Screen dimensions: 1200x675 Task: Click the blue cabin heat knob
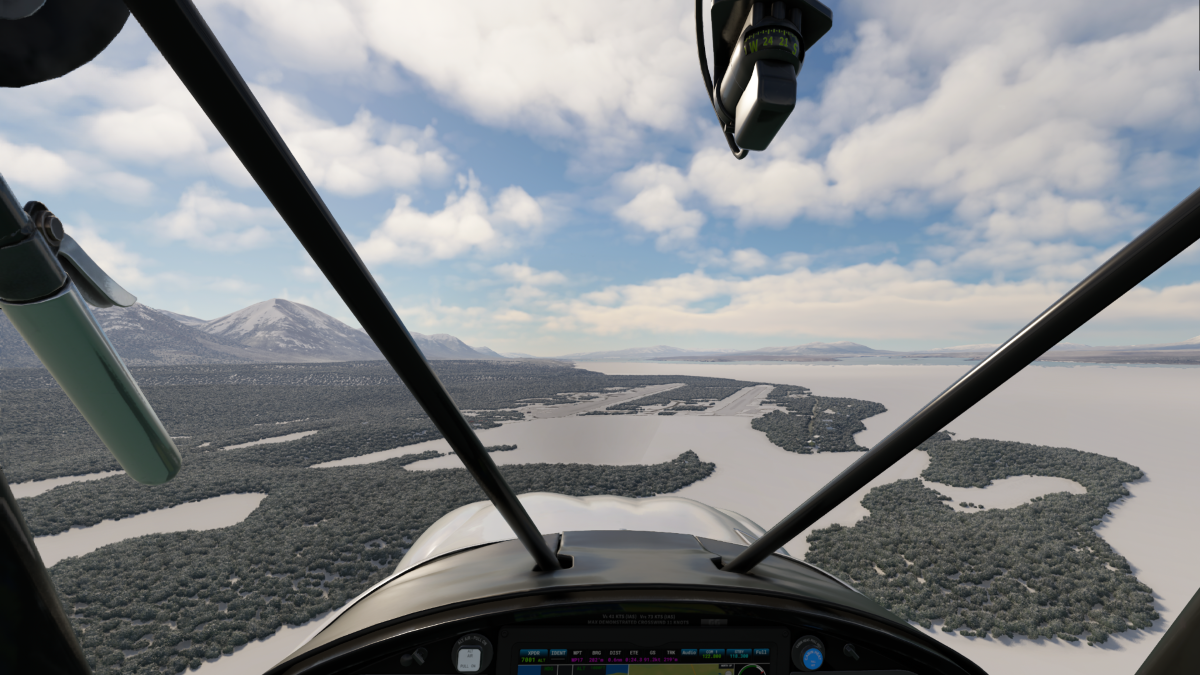(x=808, y=655)
